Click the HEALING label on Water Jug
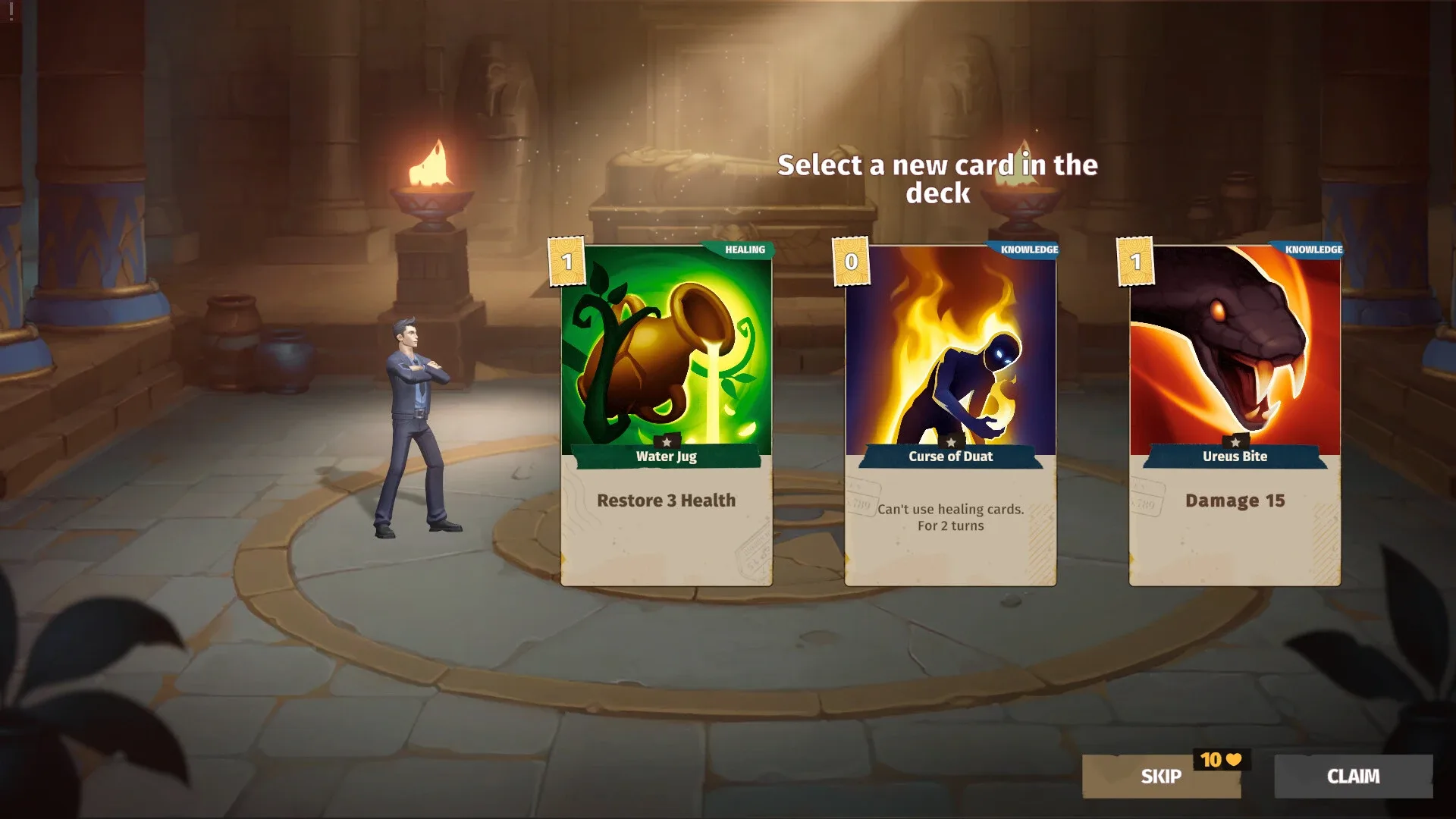Viewport: 1456px width, 819px height. (x=746, y=250)
